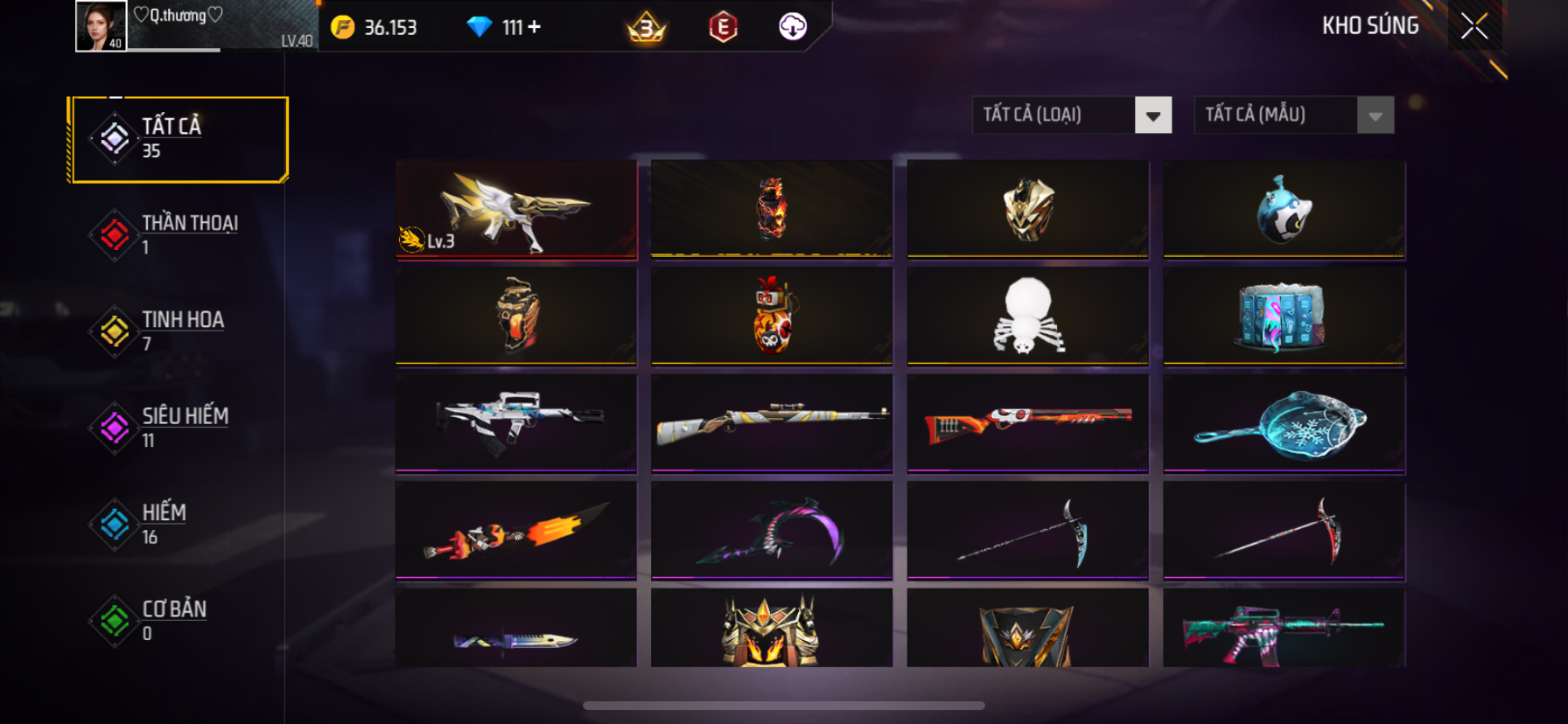The image size is (1568, 724).
Task: Add diamonds with the plus button
Action: click(534, 27)
